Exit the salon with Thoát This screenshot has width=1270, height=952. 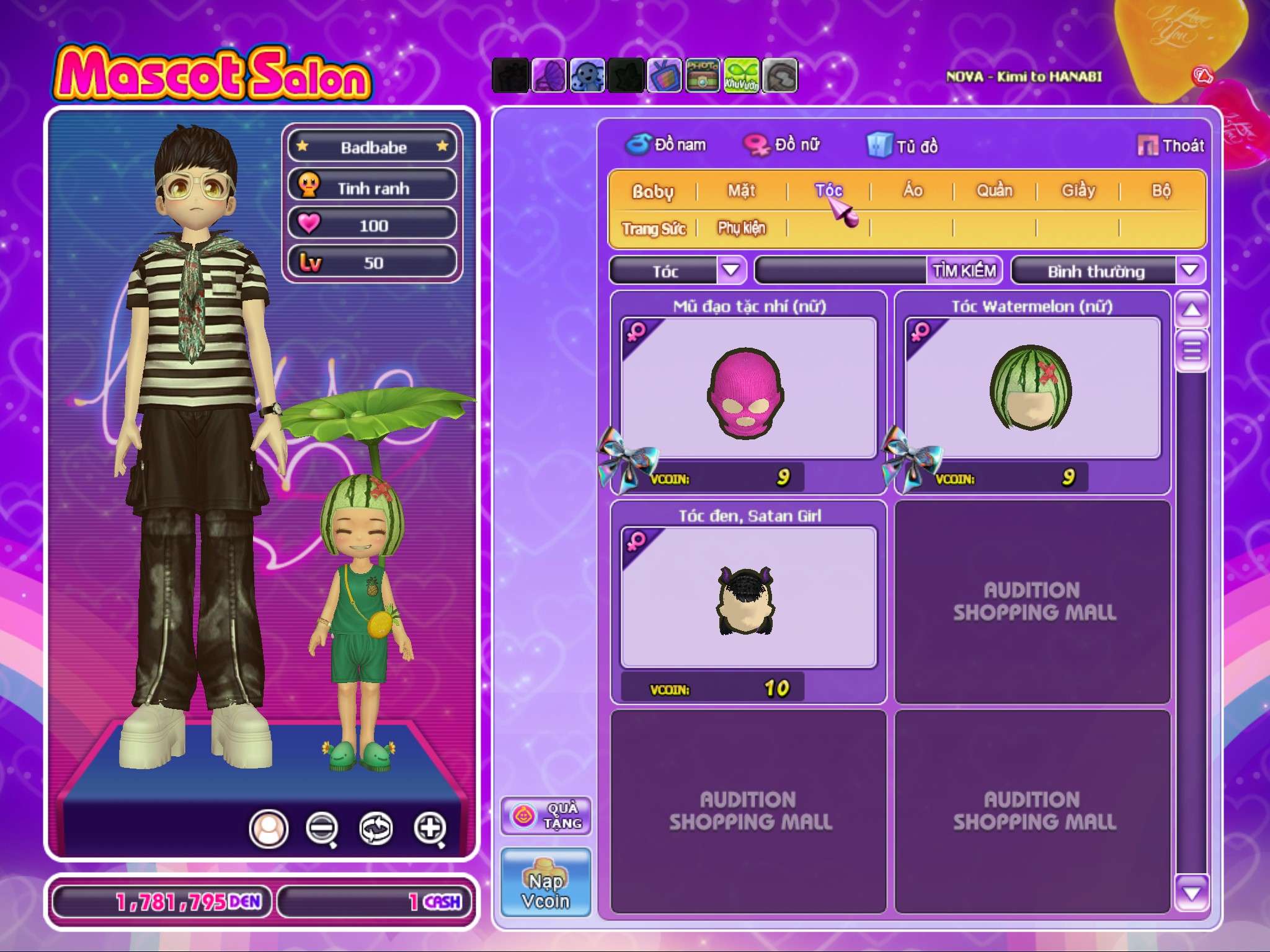coord(1171,146)
